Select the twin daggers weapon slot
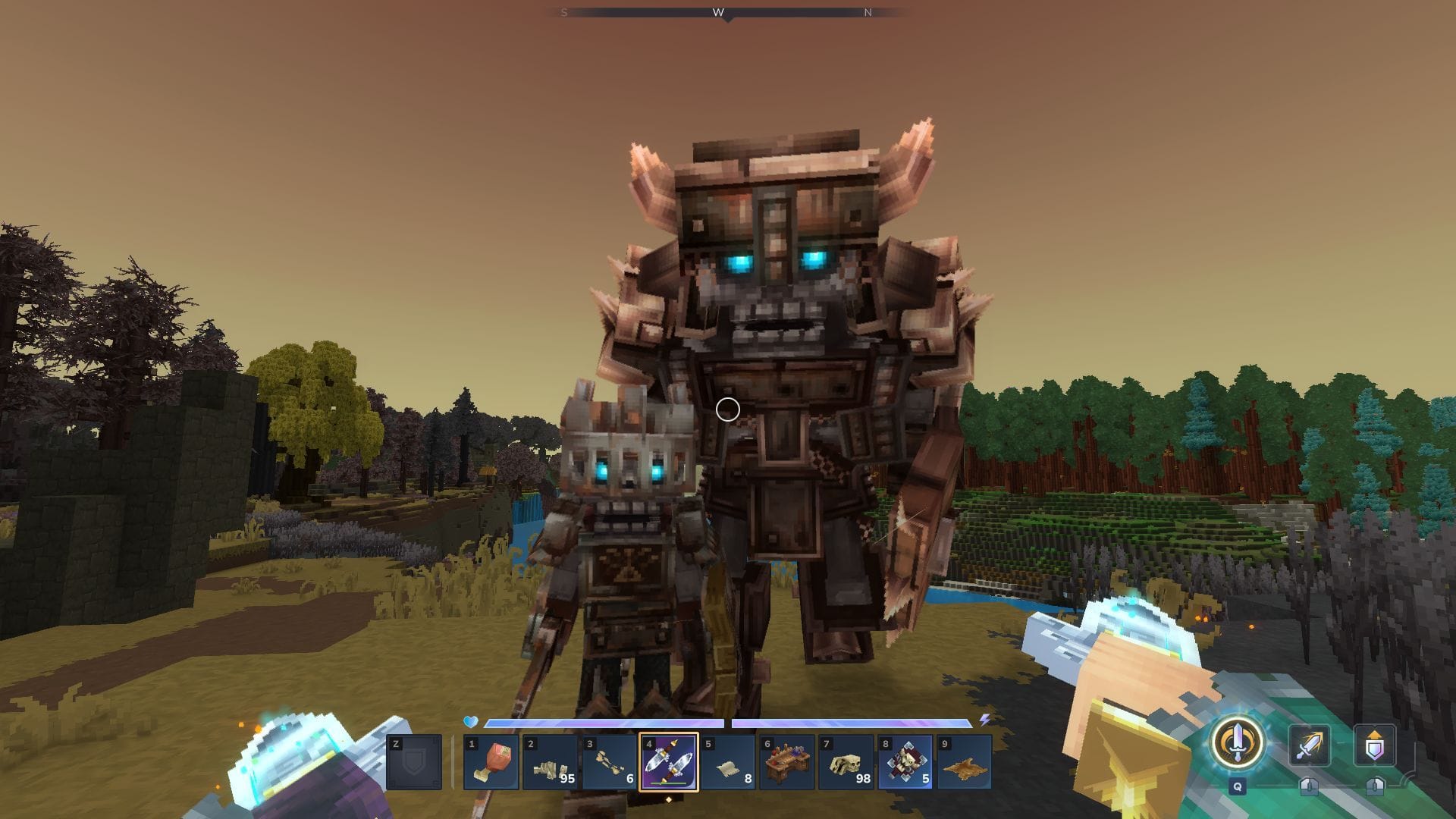1456x819 pixels. coord(668,761)
